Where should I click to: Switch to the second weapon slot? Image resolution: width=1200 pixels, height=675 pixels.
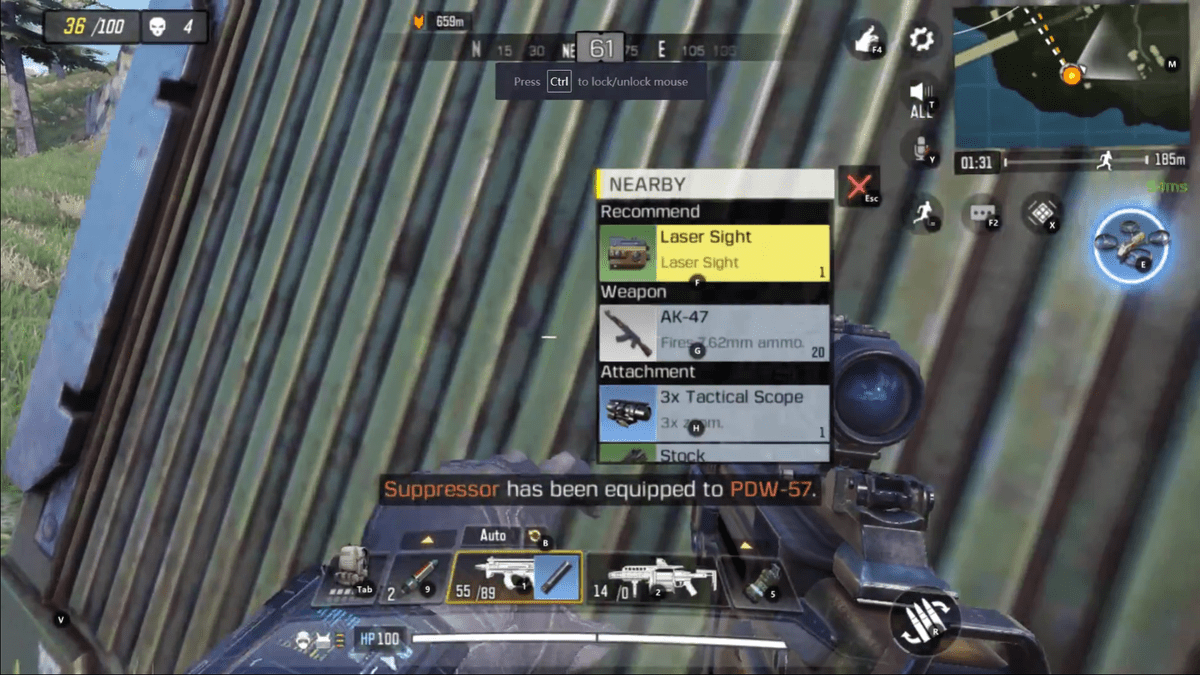click(651, 577)
